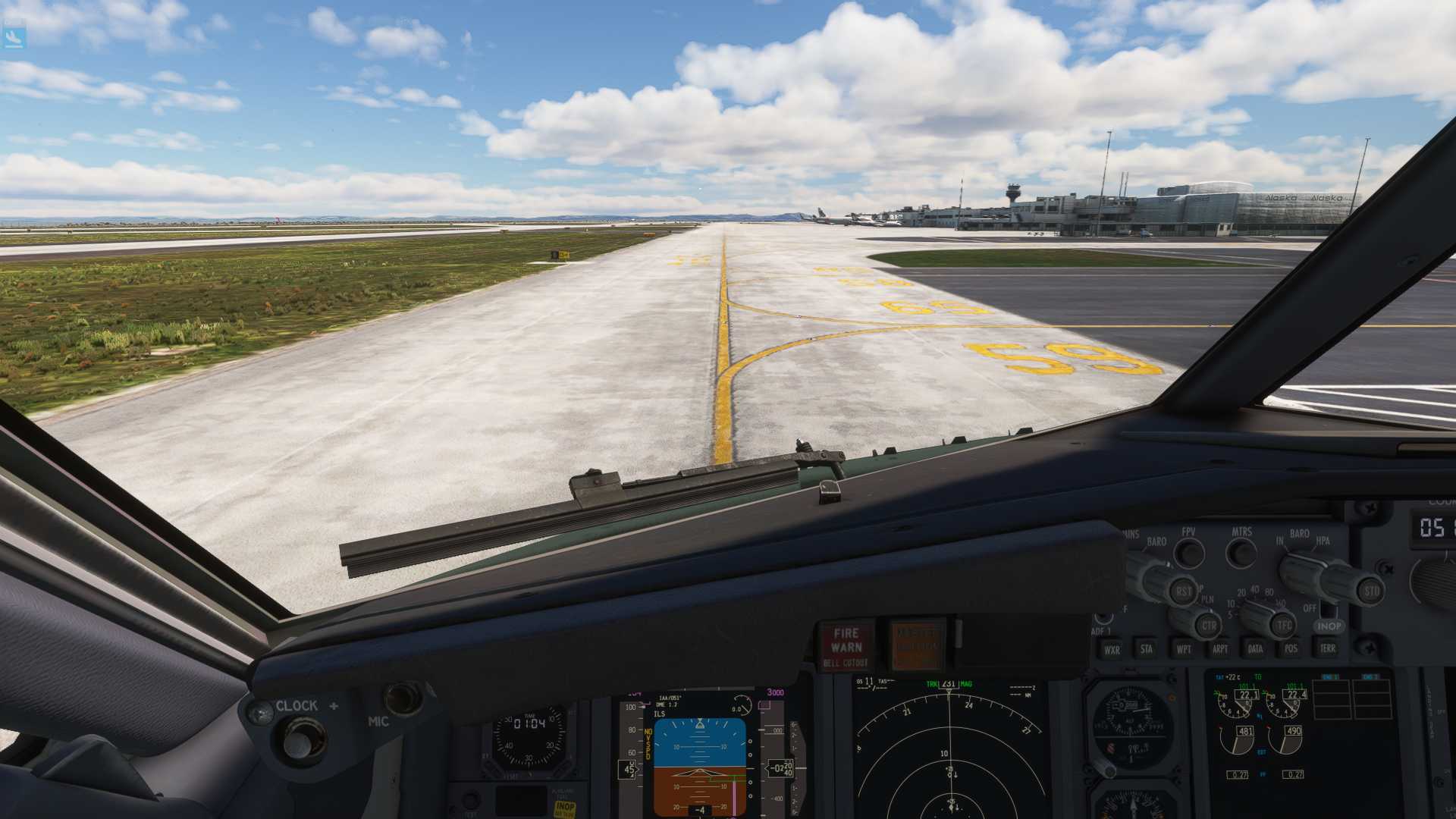Switch altitude to meters with MTRS

coord(1241,554)
